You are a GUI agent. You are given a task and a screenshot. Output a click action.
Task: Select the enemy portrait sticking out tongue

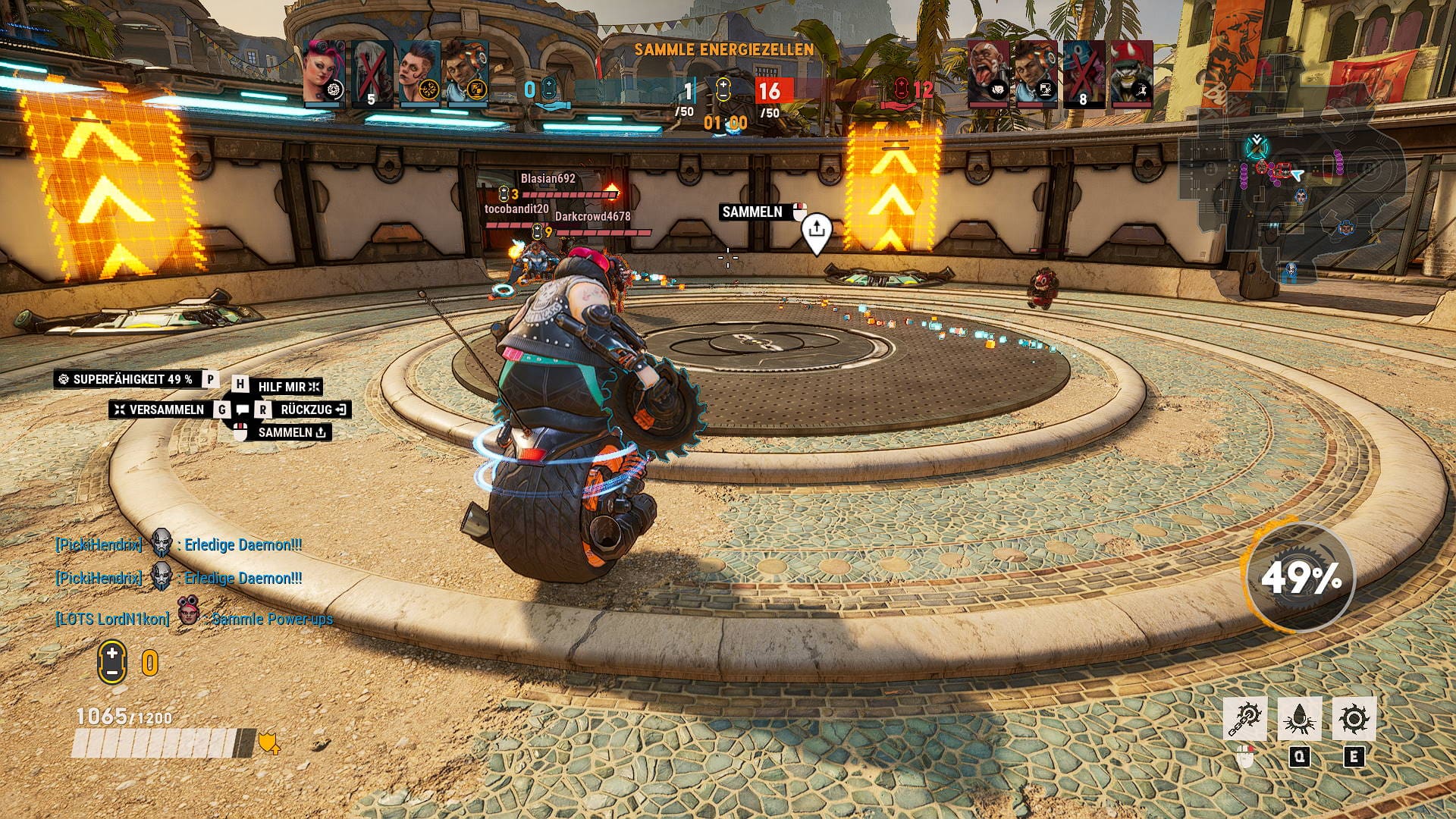coord(988,73)
